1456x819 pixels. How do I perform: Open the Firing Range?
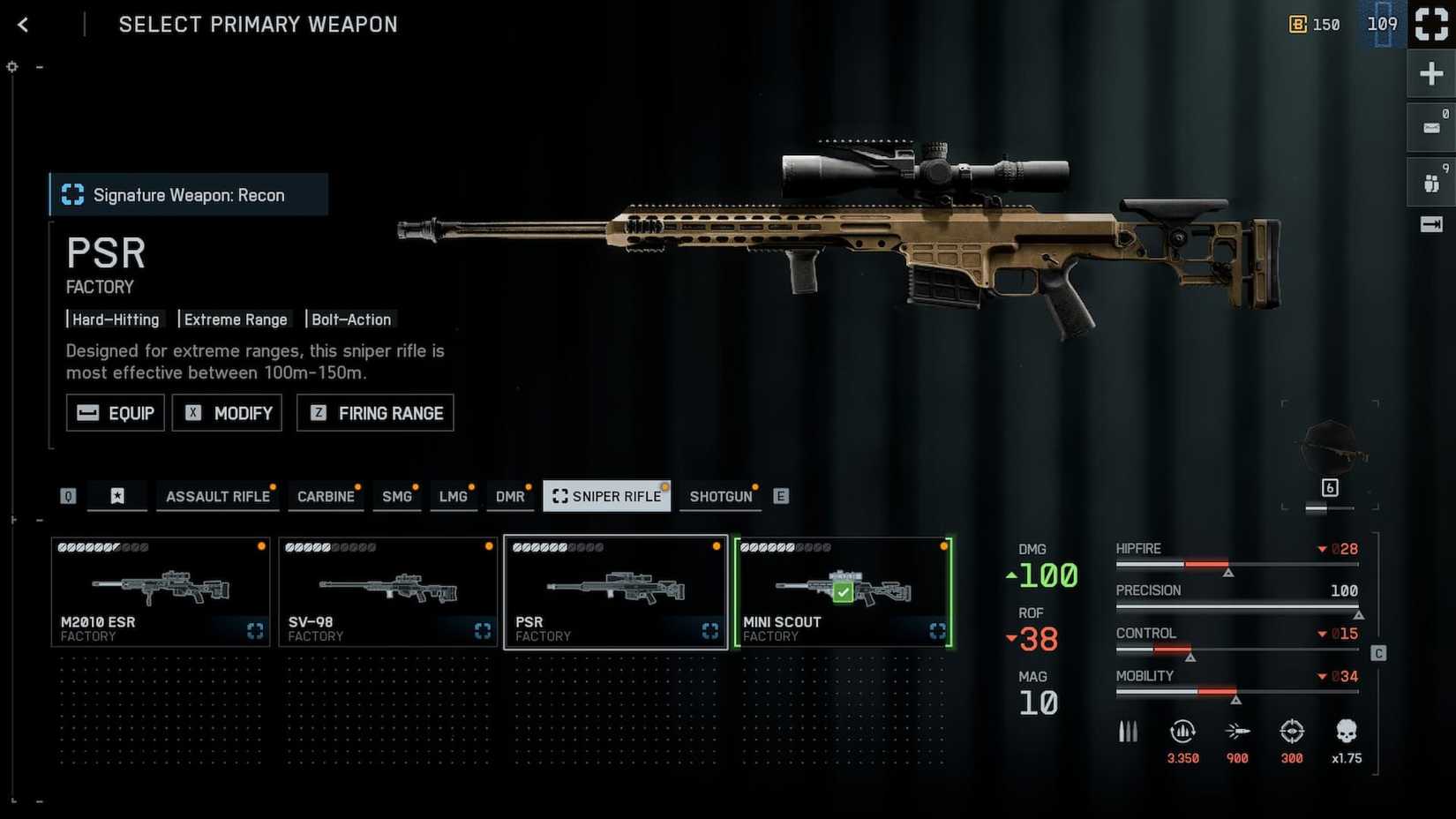[374, 412]
